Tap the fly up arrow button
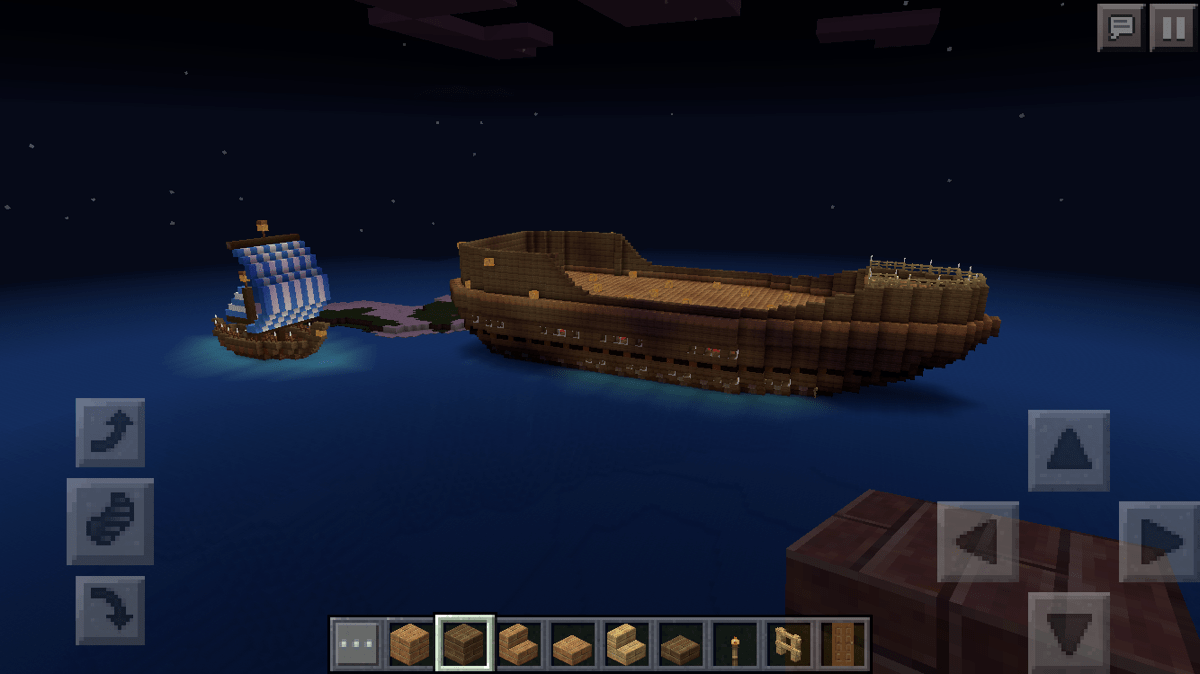Viewport: 1200px width, 674px height. pos(110,432)
